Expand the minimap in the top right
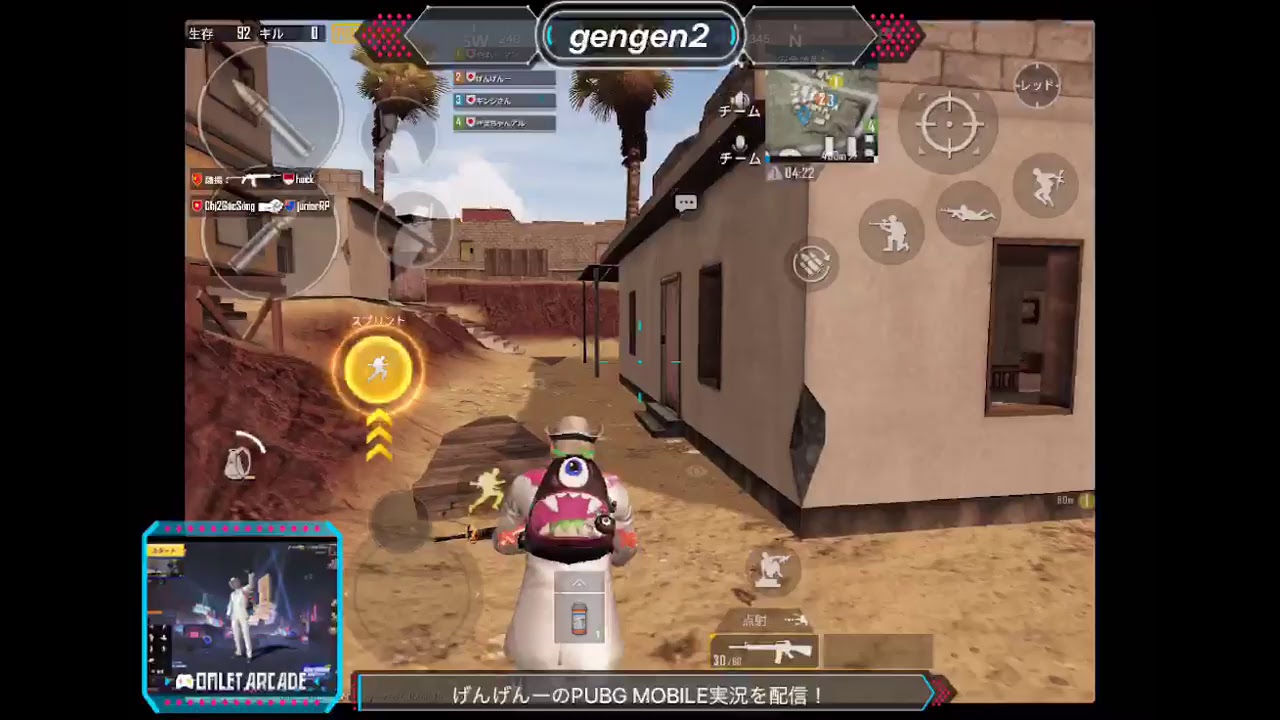Viewport: 1280px width, 720px height. [x=822, y=110]
